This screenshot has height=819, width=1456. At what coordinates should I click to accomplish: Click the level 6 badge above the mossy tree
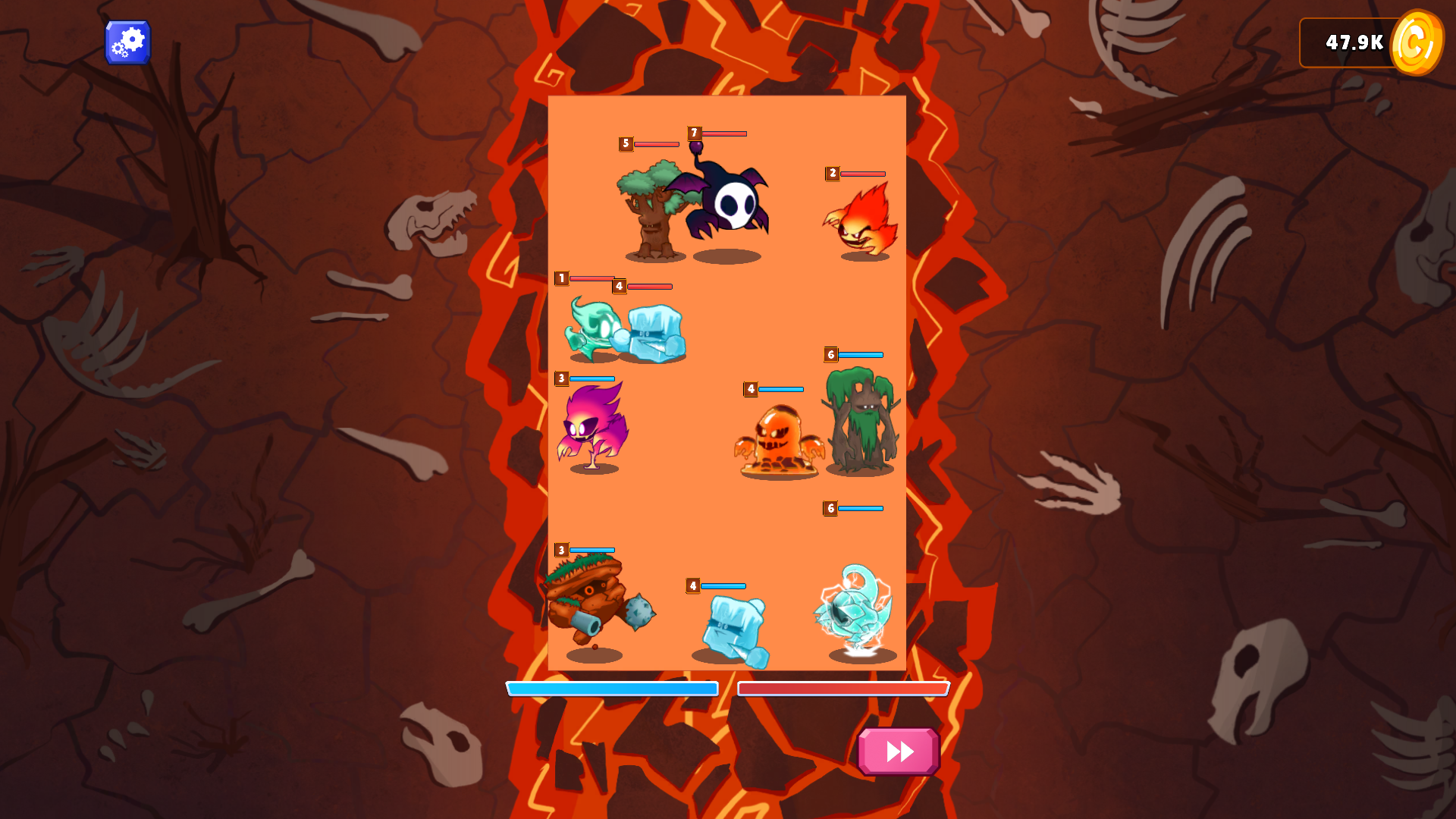click(x=830, y=353)
